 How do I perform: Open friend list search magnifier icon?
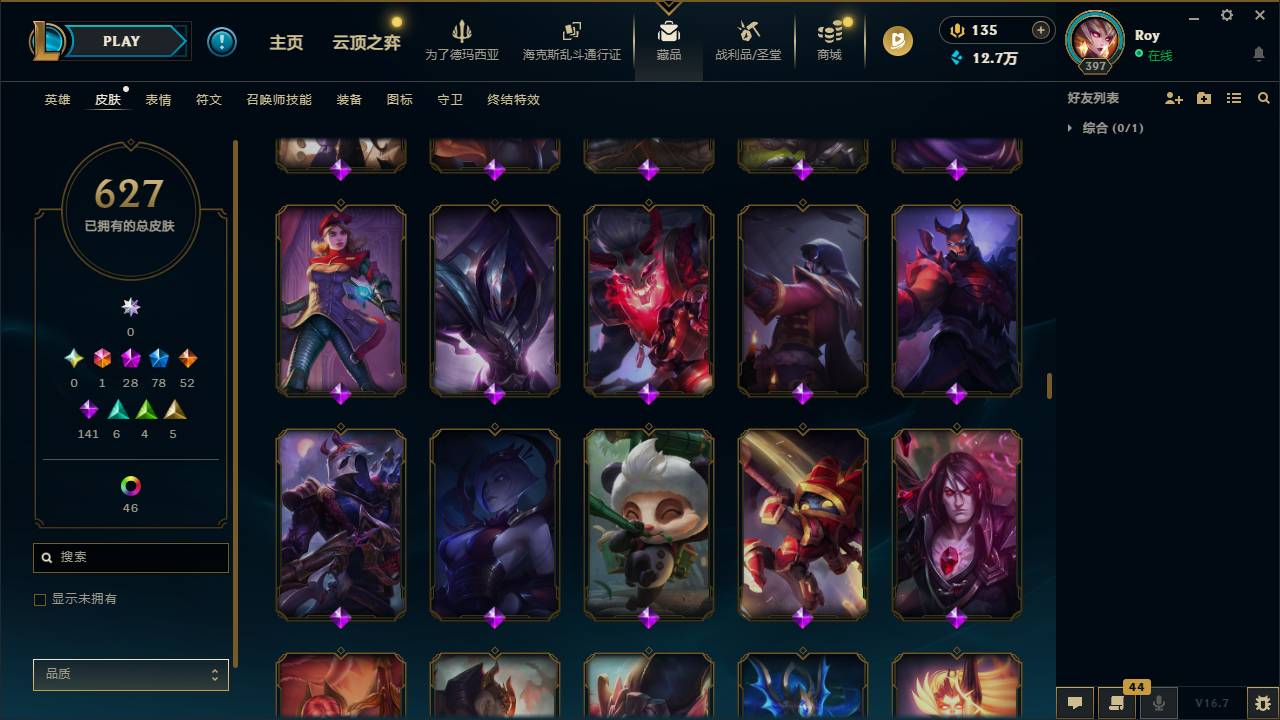(x=1263, y=97)
